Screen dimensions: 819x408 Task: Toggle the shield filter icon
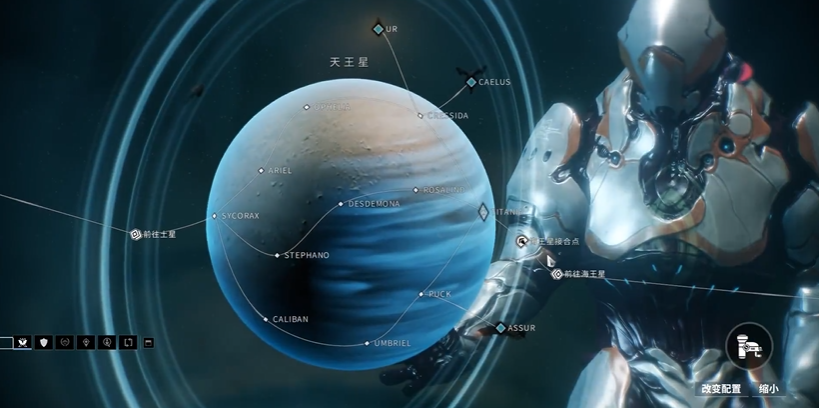pyautogui.click(x=43, y=342)
